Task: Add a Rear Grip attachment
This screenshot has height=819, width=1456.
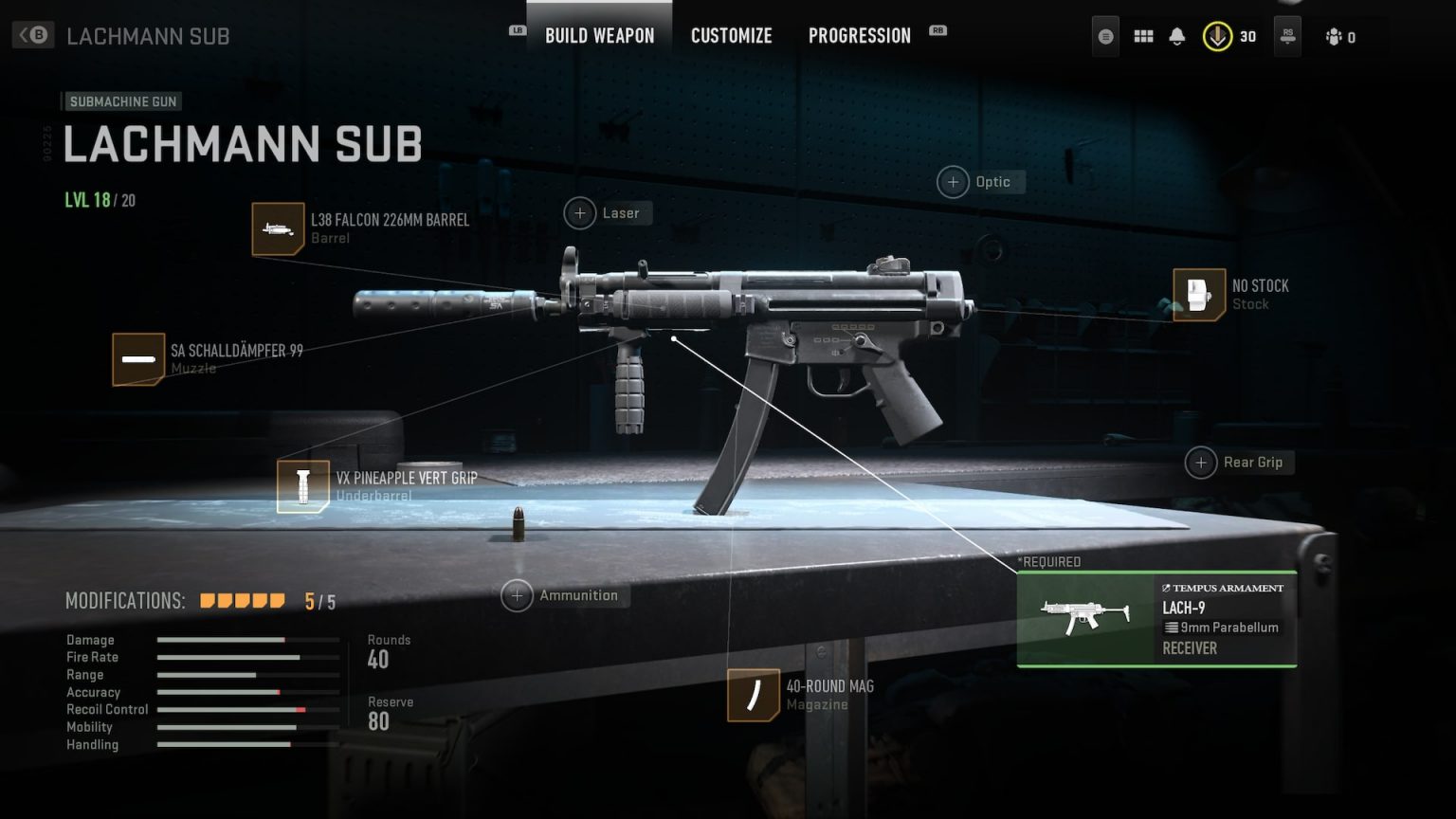Action: [1202, 463]
